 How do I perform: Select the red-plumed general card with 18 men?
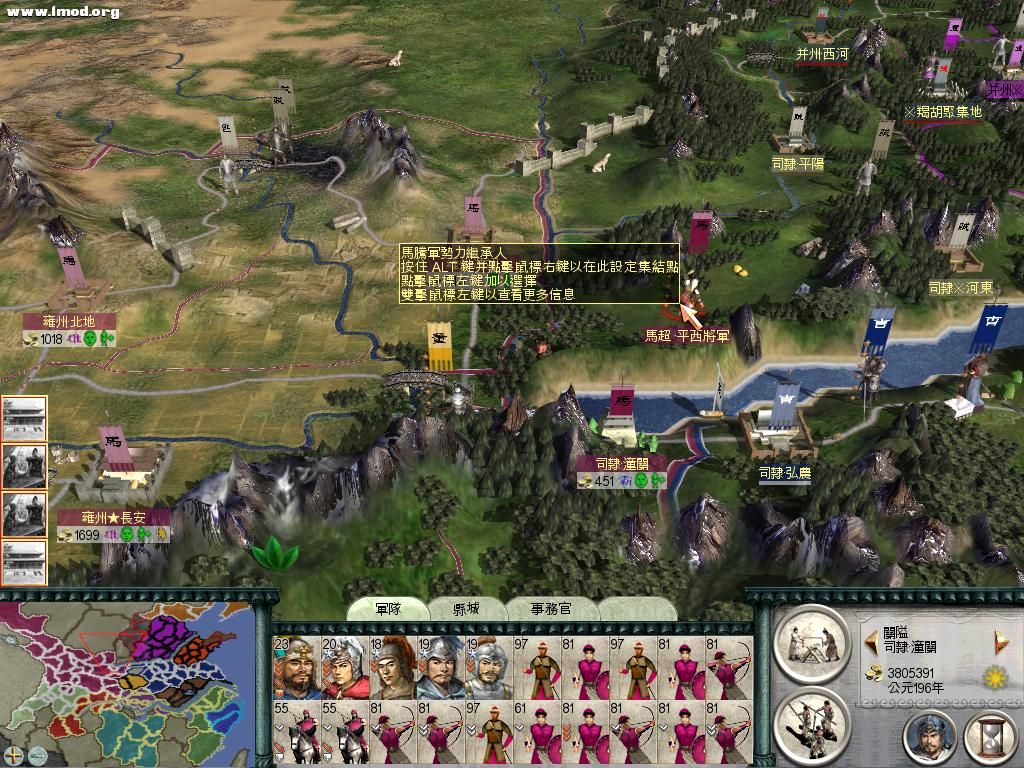(x=391, y=667)
